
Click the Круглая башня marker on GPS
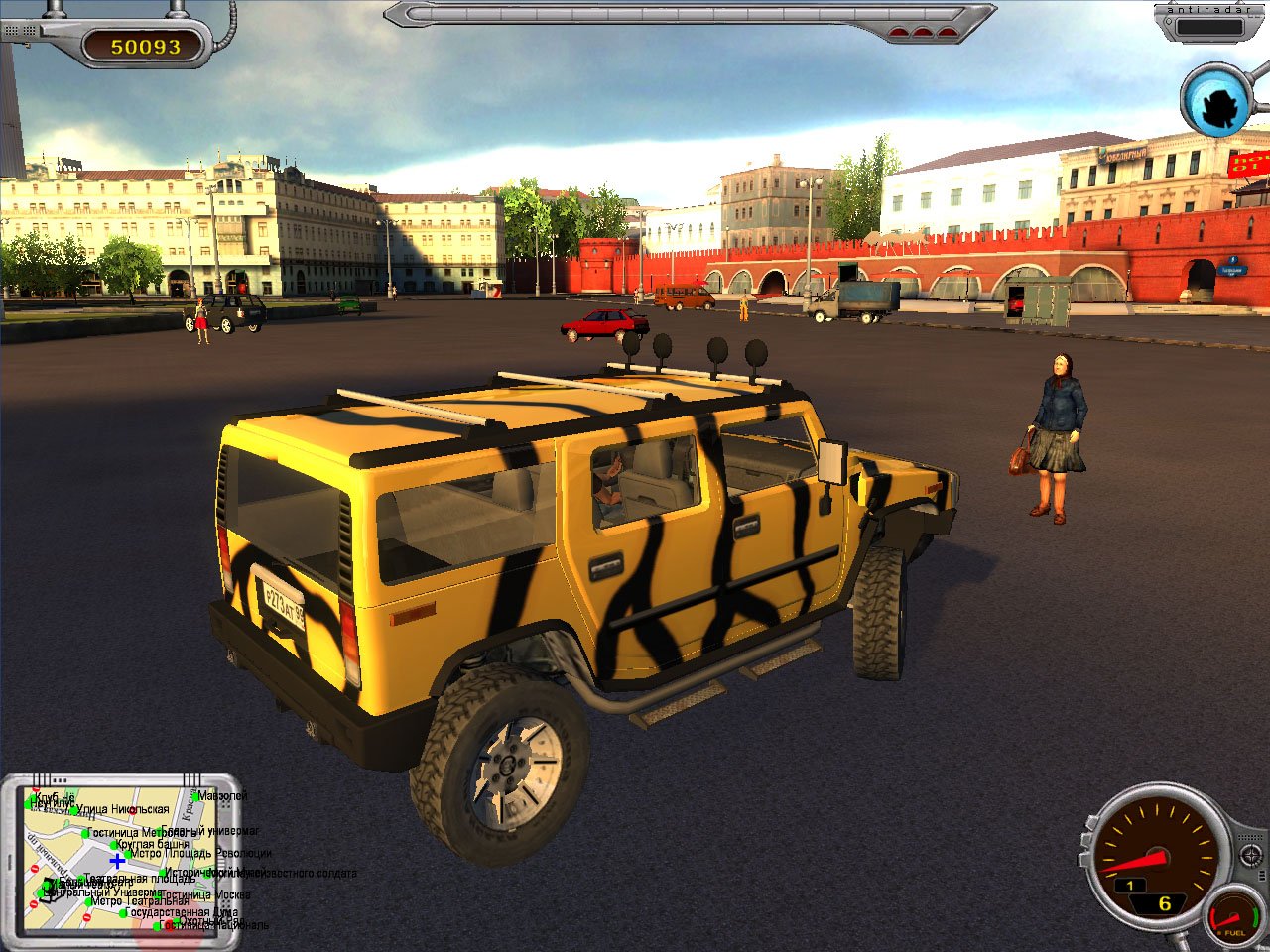pyautogui.click(x=114, y=847)
